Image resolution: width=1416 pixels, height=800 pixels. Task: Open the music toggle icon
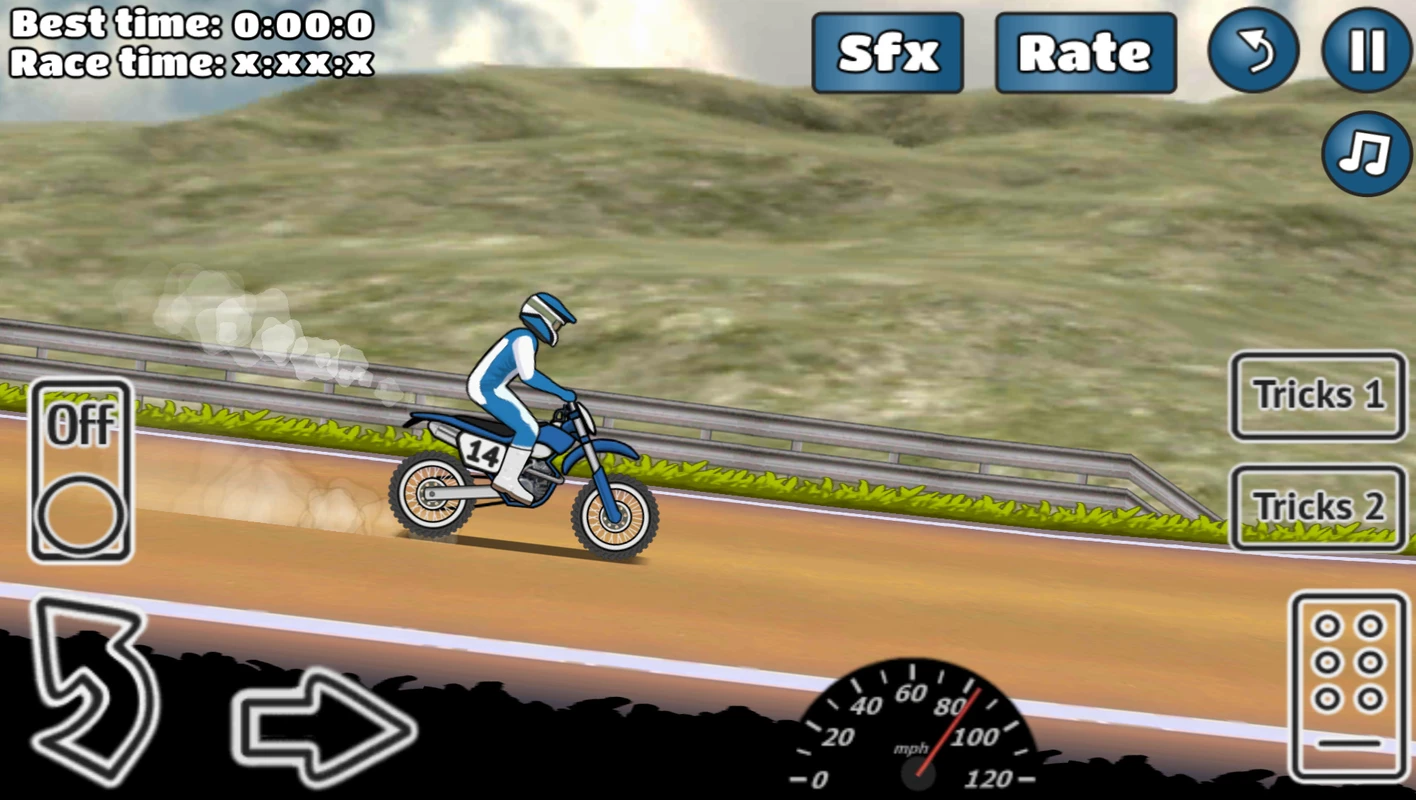coord(1365,155)
